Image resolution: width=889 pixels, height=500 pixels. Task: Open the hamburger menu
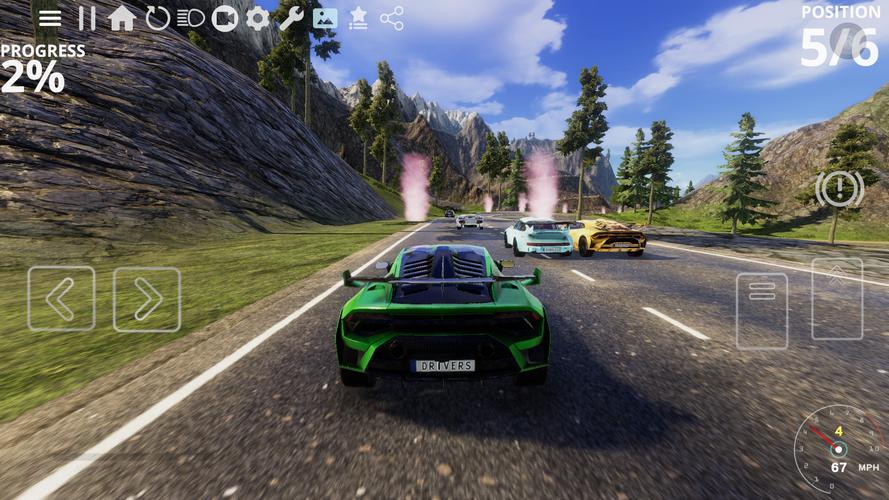[50, 19]
